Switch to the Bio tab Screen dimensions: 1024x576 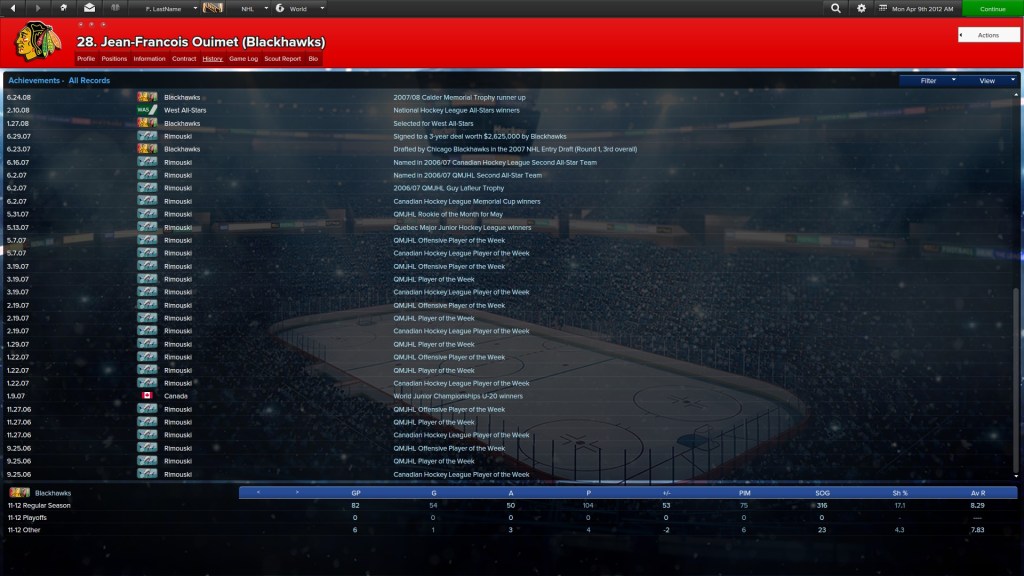point(313,59)
